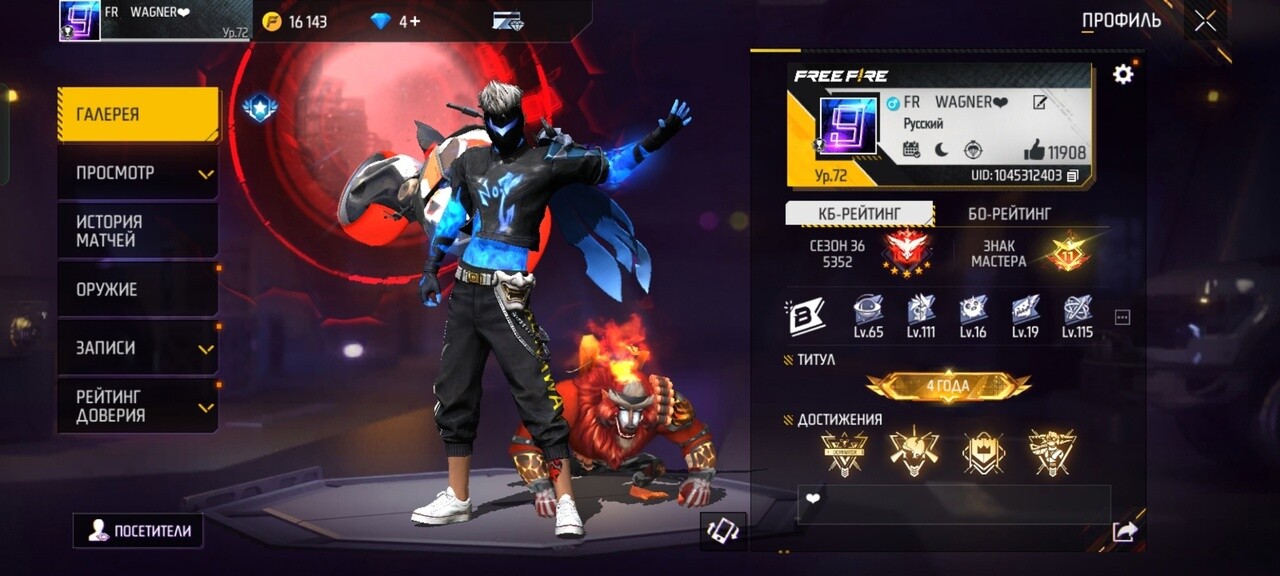Expand the Записи section
This screenshot has height=576, width=1280.
tap(137, 347)
